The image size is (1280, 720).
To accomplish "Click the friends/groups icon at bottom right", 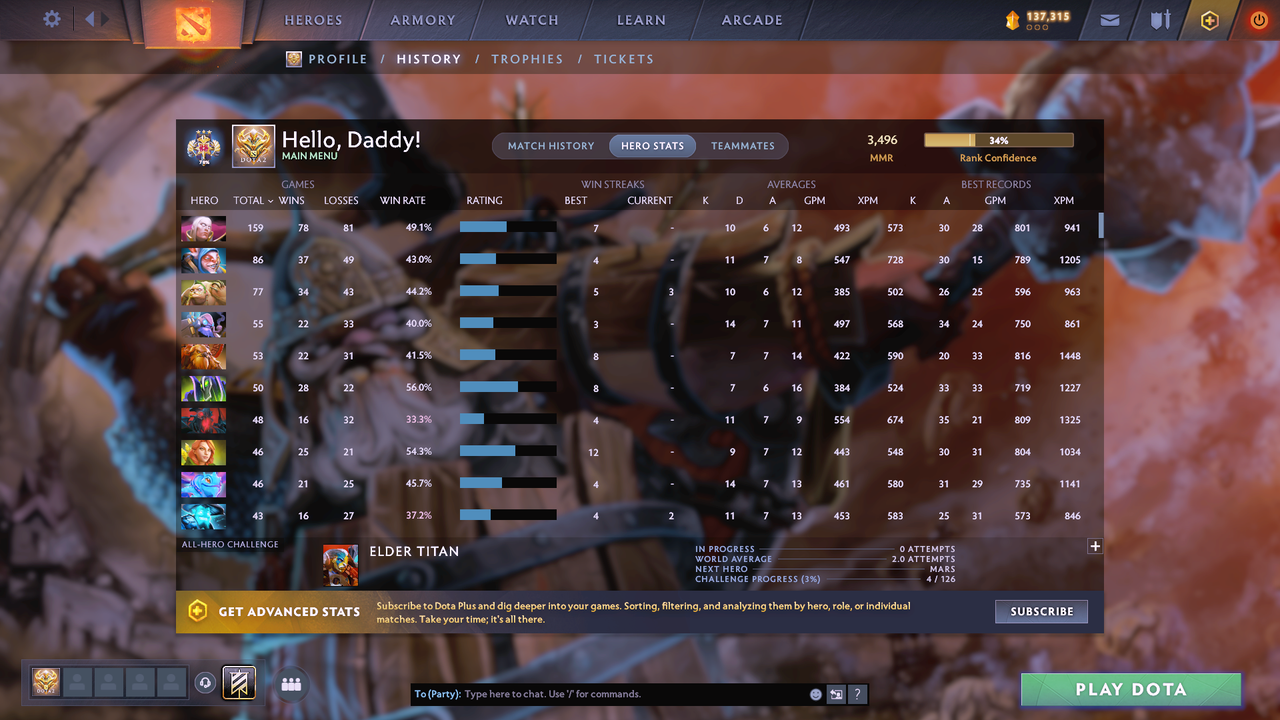I will (291, 684).
